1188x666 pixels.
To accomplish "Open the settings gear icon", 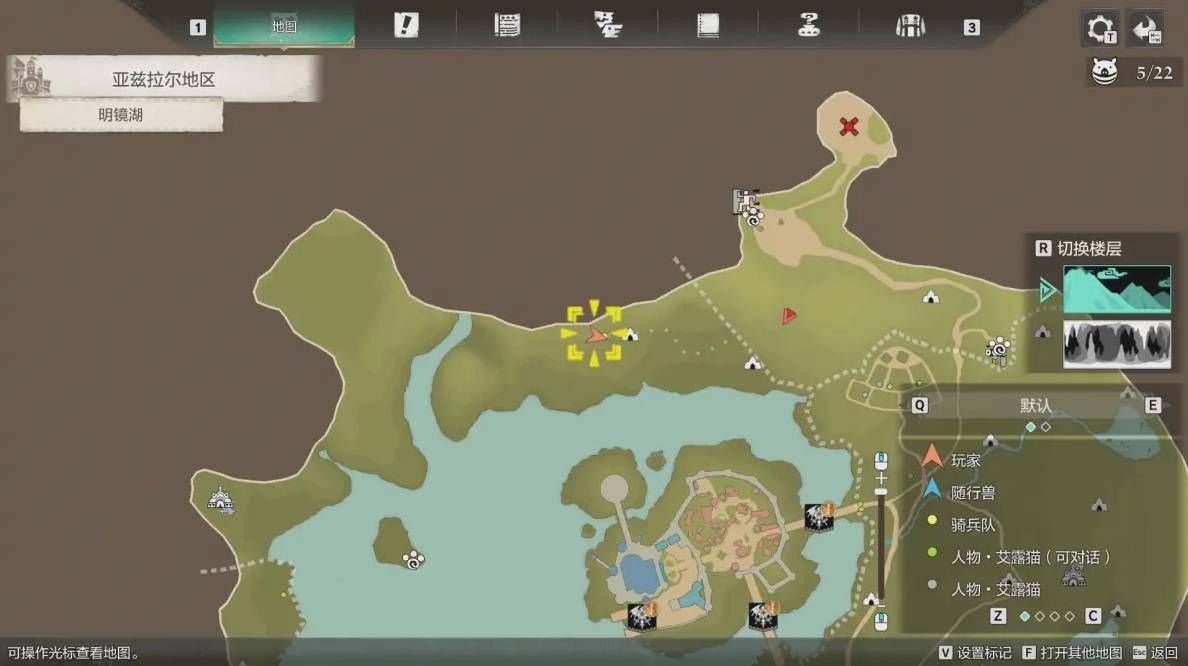I will pos(1102,28).
